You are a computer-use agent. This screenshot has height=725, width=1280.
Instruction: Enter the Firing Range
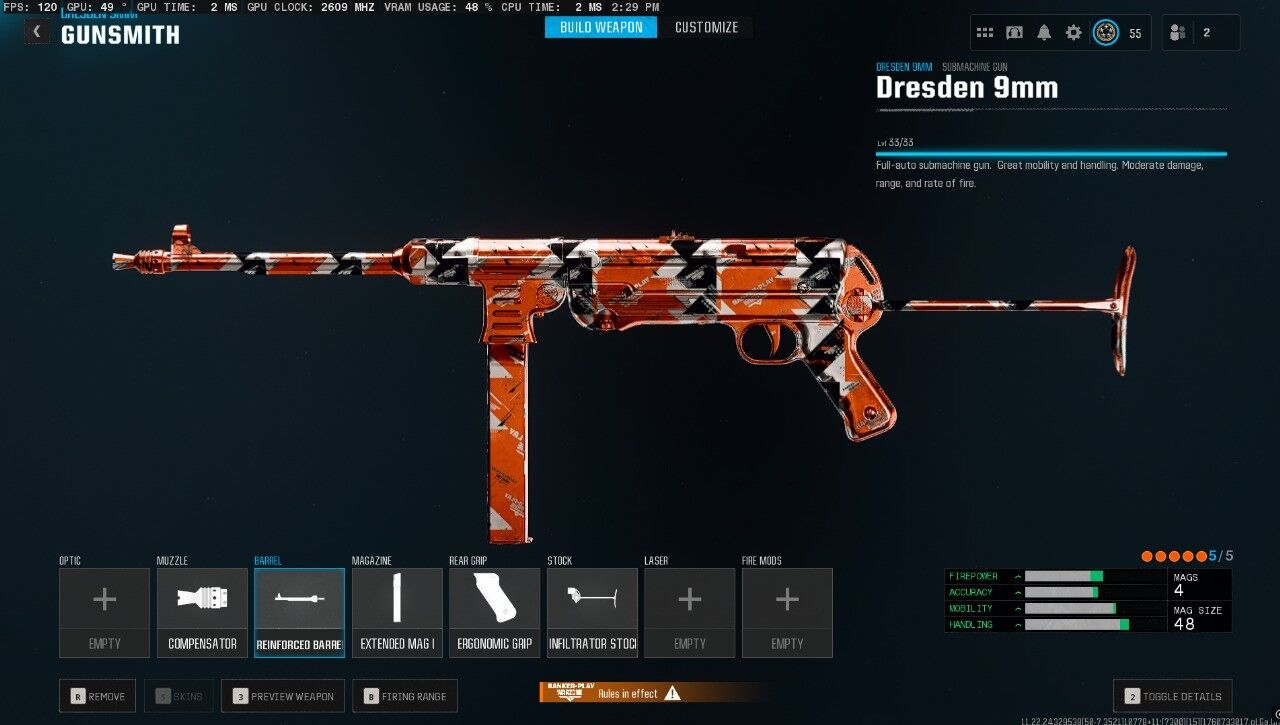pyautogui.click(x=407, y=696)
